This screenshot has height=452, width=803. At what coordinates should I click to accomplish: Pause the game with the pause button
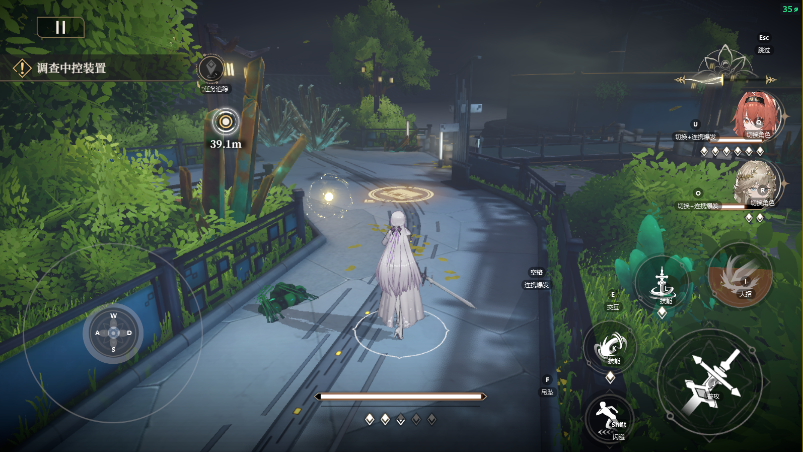click(60, 27)
